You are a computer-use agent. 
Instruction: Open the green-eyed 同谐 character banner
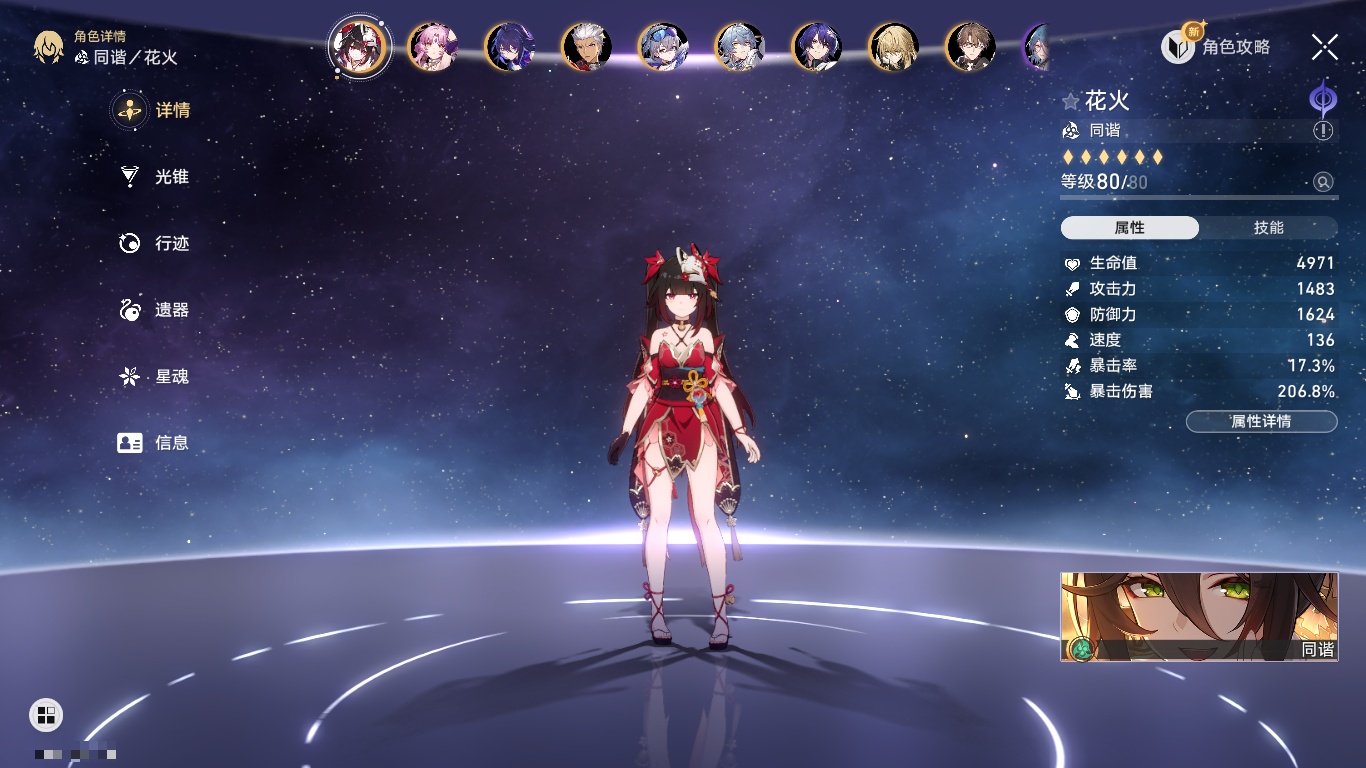1199,617
